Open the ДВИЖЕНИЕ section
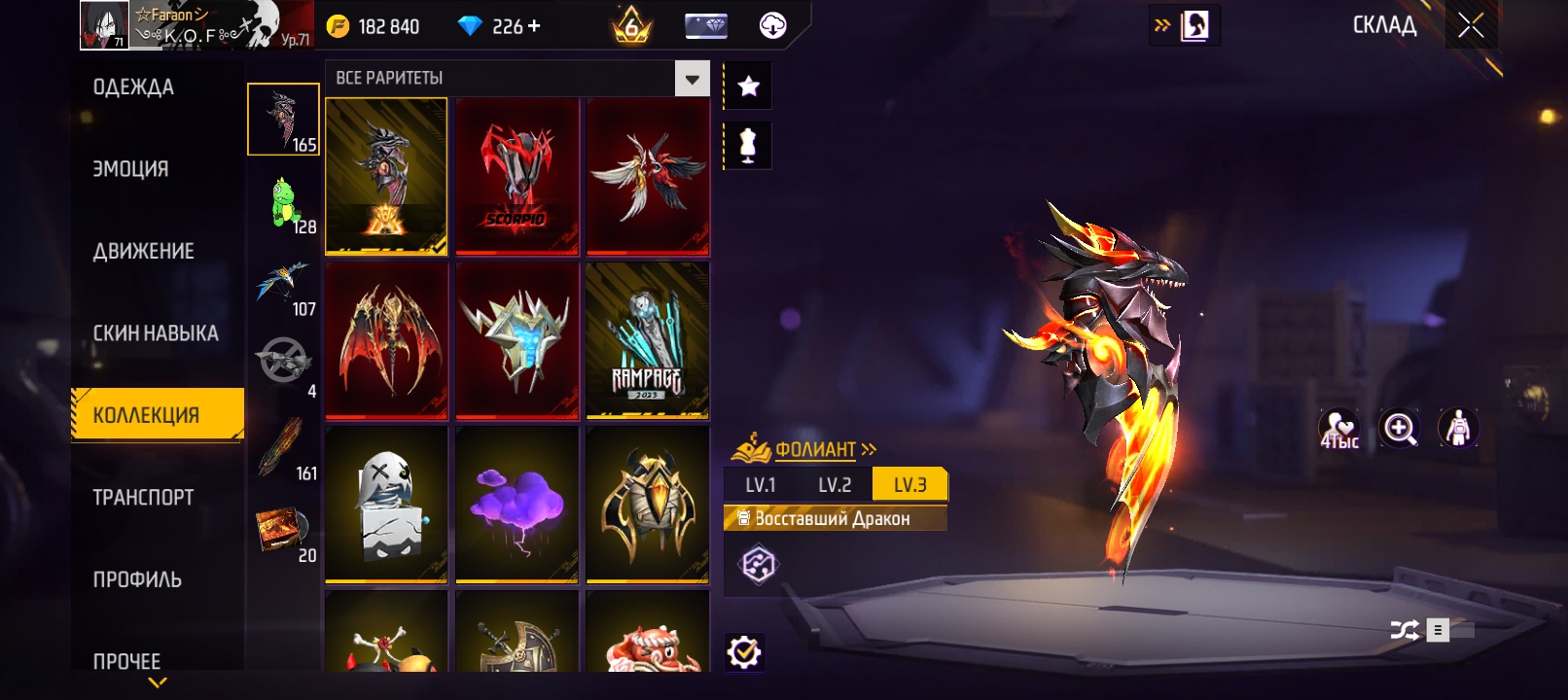 tap(144, 251)
